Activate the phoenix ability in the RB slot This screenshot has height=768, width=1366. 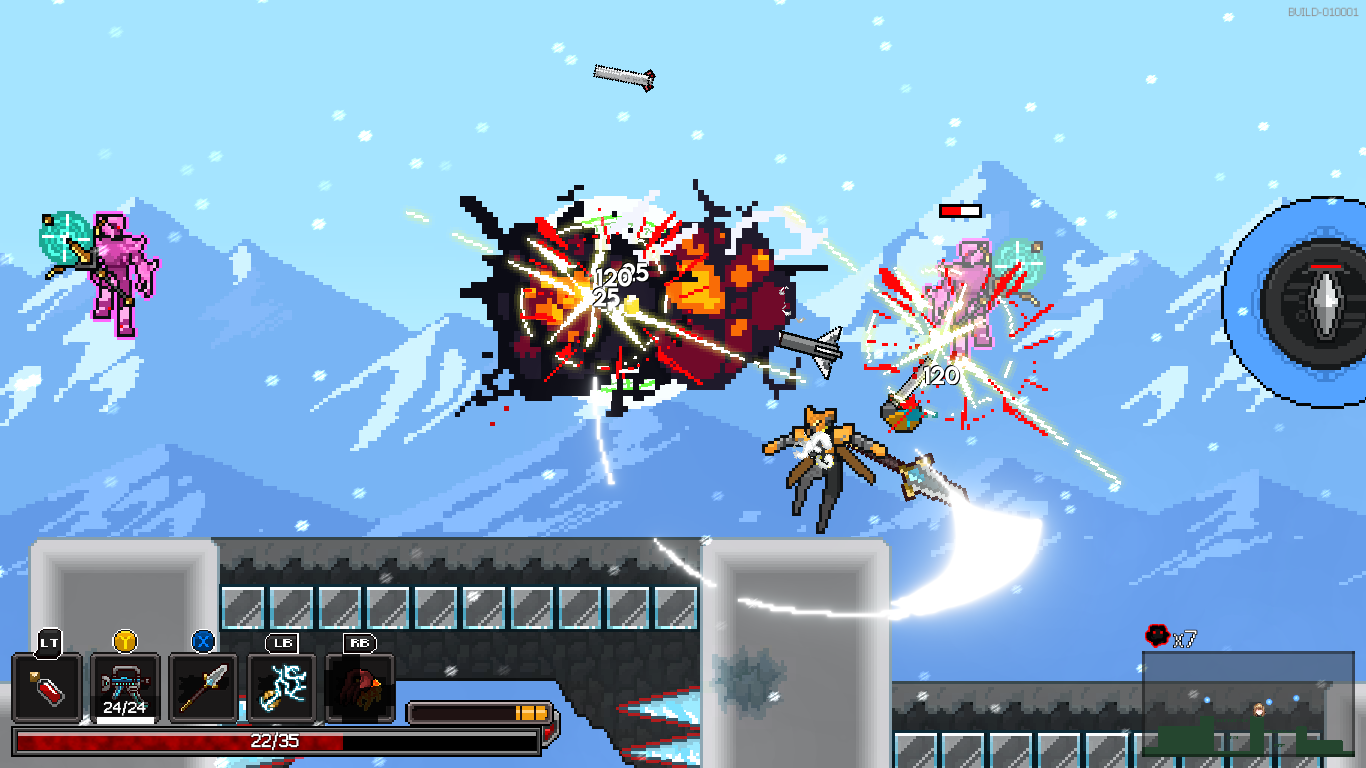pyautogui.click(x=360, y=688)
